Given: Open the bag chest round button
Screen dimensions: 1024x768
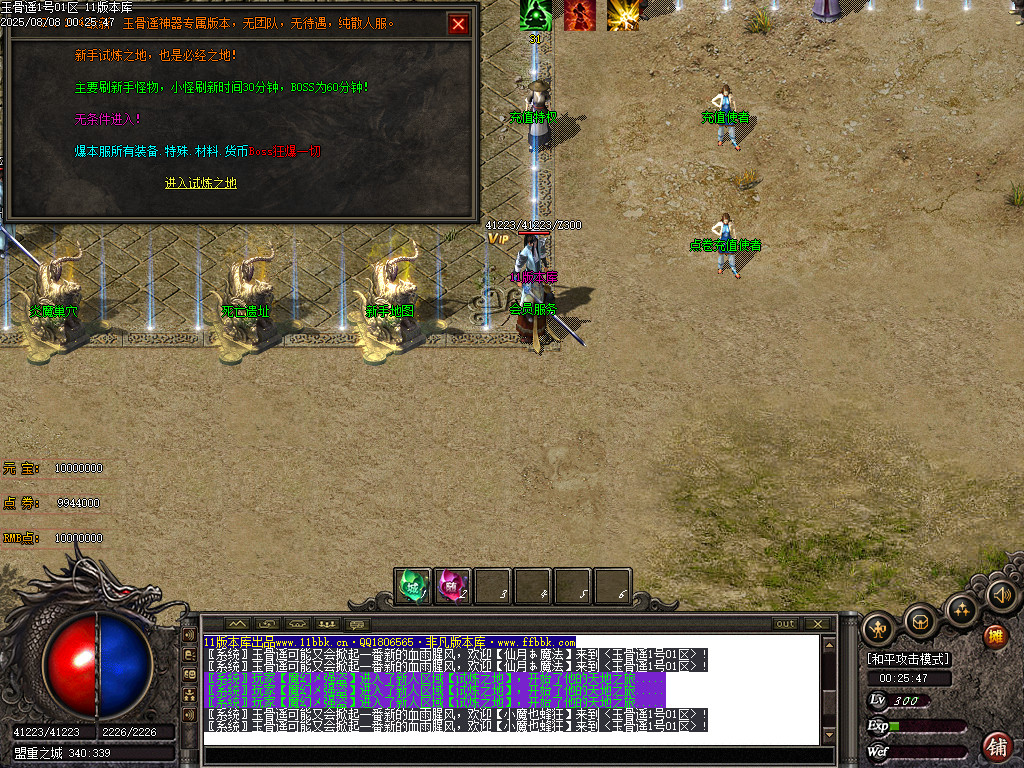Looking at the screenshot, I should 920,622.
